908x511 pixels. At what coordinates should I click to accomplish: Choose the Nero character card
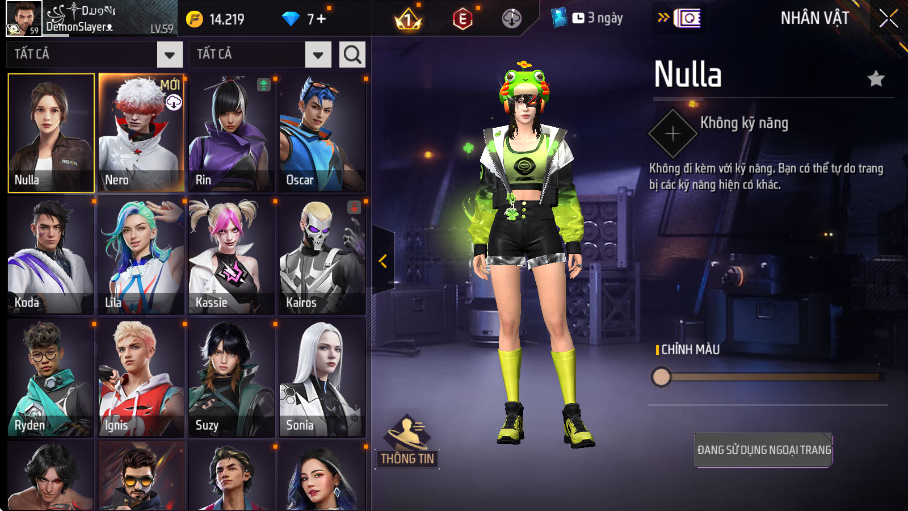[141, 132]
